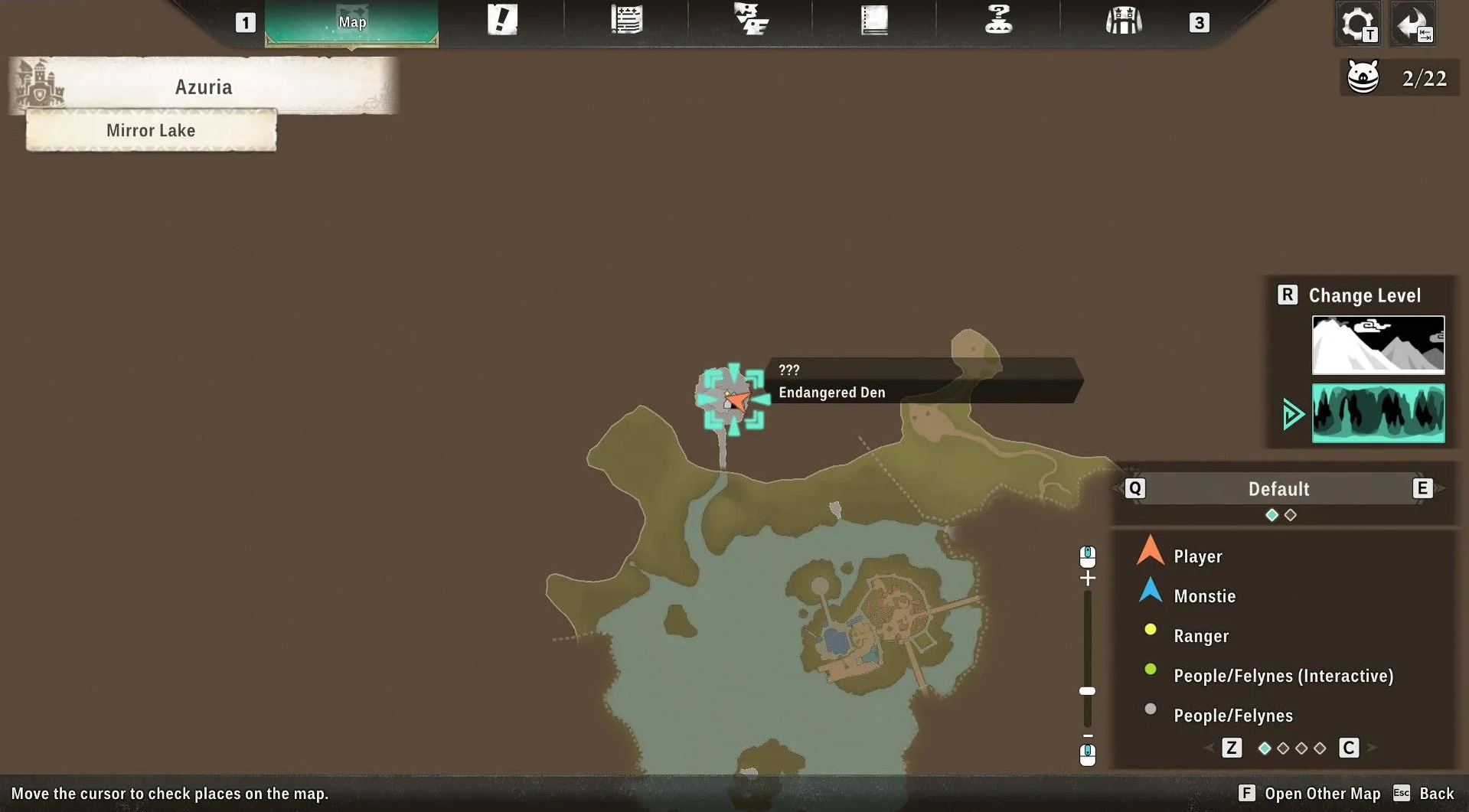Image resolution: width=1469 pixels, height=812 pixels.
Task: Select the Map tab
Action: click(x=351, y=22)
